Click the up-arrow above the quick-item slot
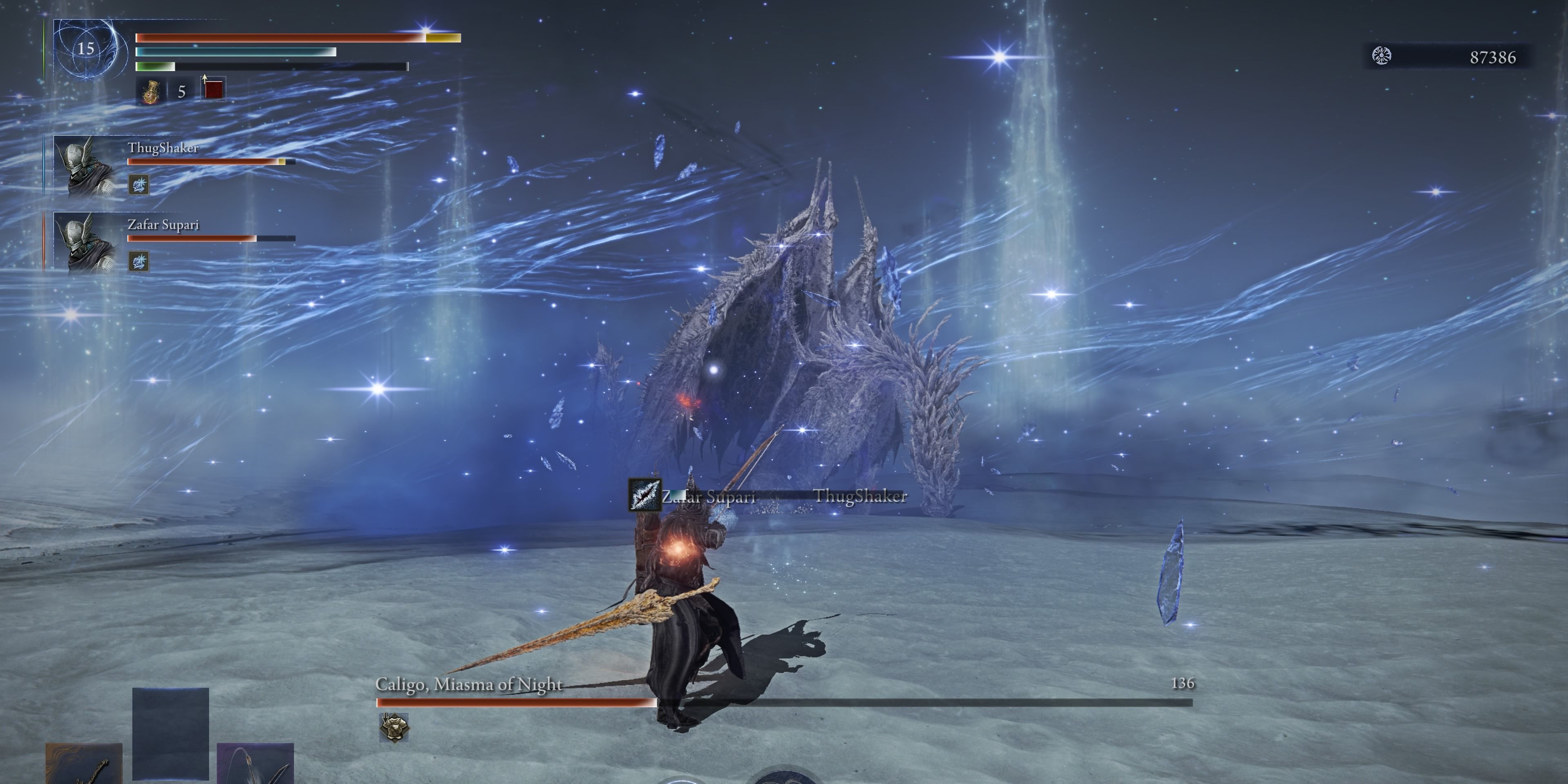Screen dimensions: 1568x784 (x=205, y=79)
